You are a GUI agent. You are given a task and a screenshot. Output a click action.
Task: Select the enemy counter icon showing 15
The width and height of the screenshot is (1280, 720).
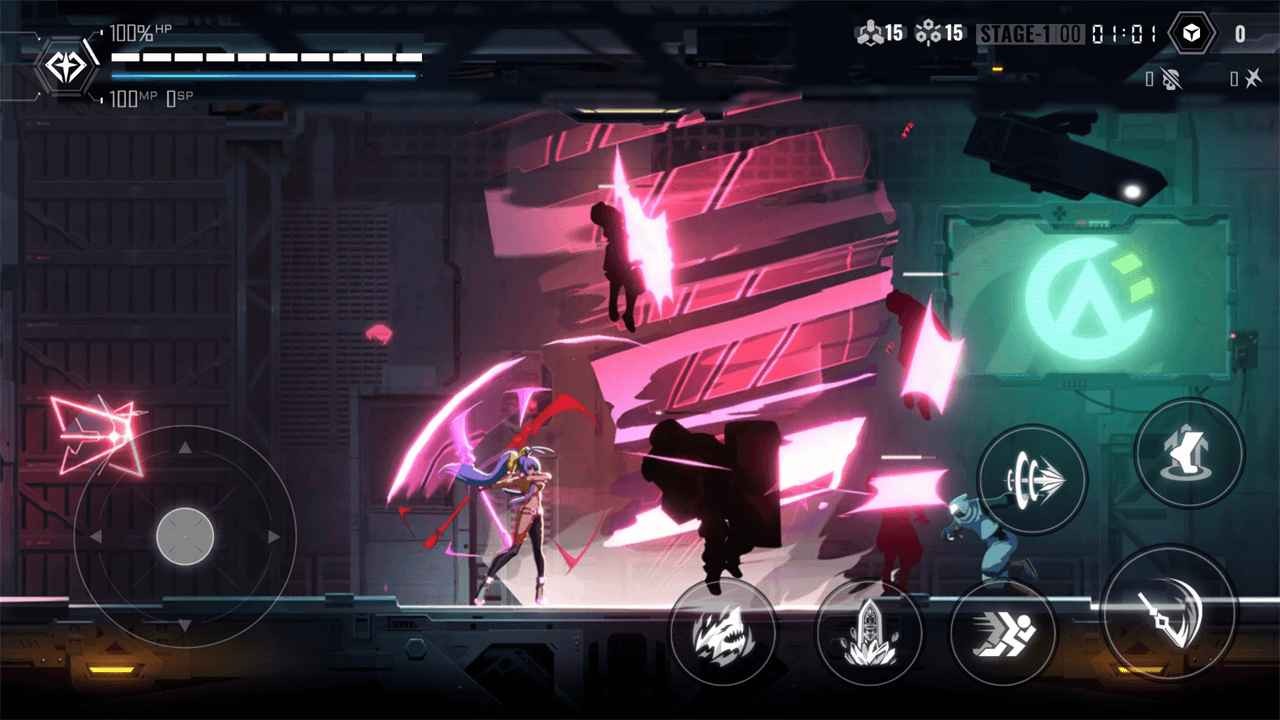874,31
